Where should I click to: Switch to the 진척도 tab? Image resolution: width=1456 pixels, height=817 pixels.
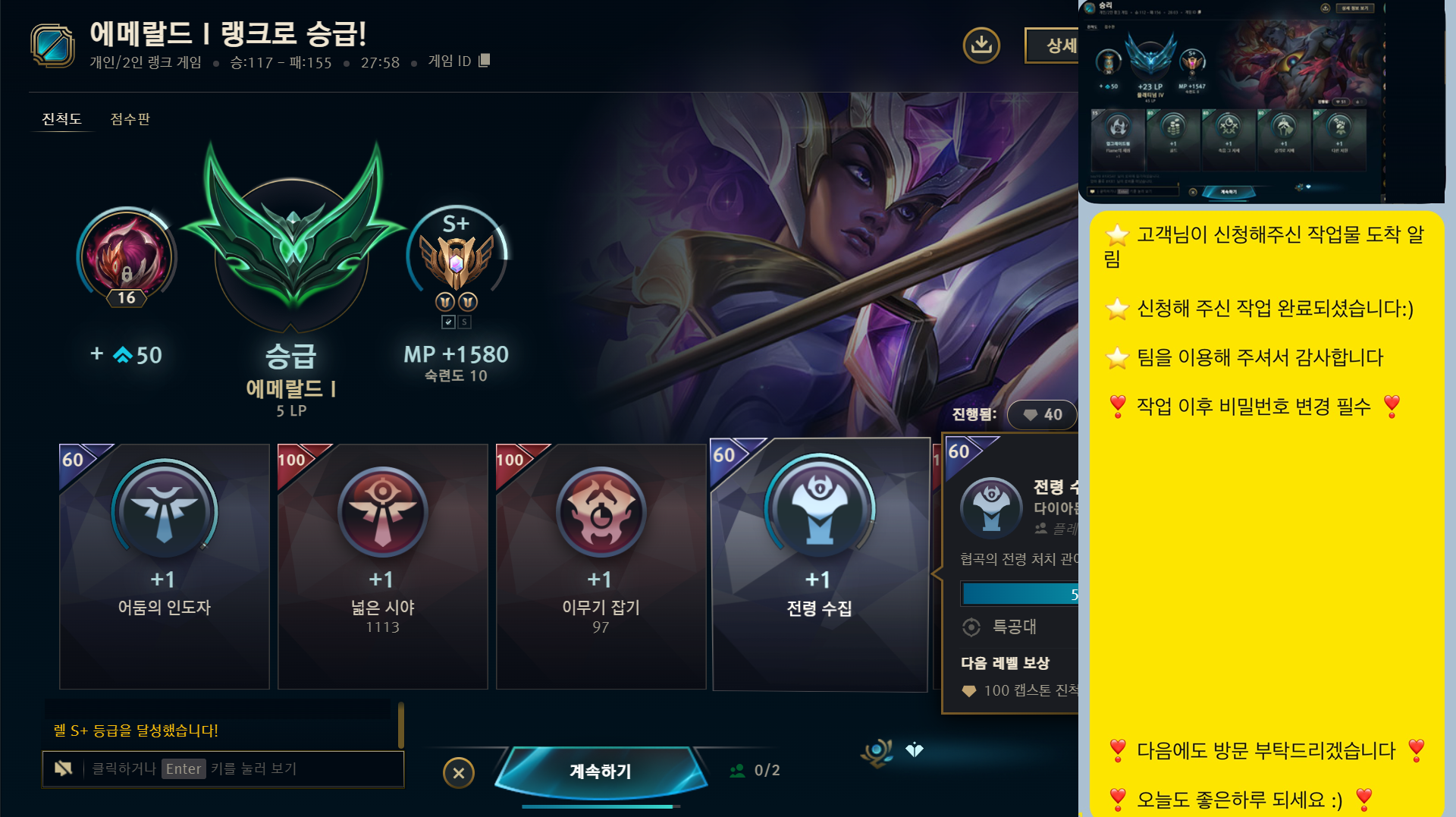pos(61,119)
